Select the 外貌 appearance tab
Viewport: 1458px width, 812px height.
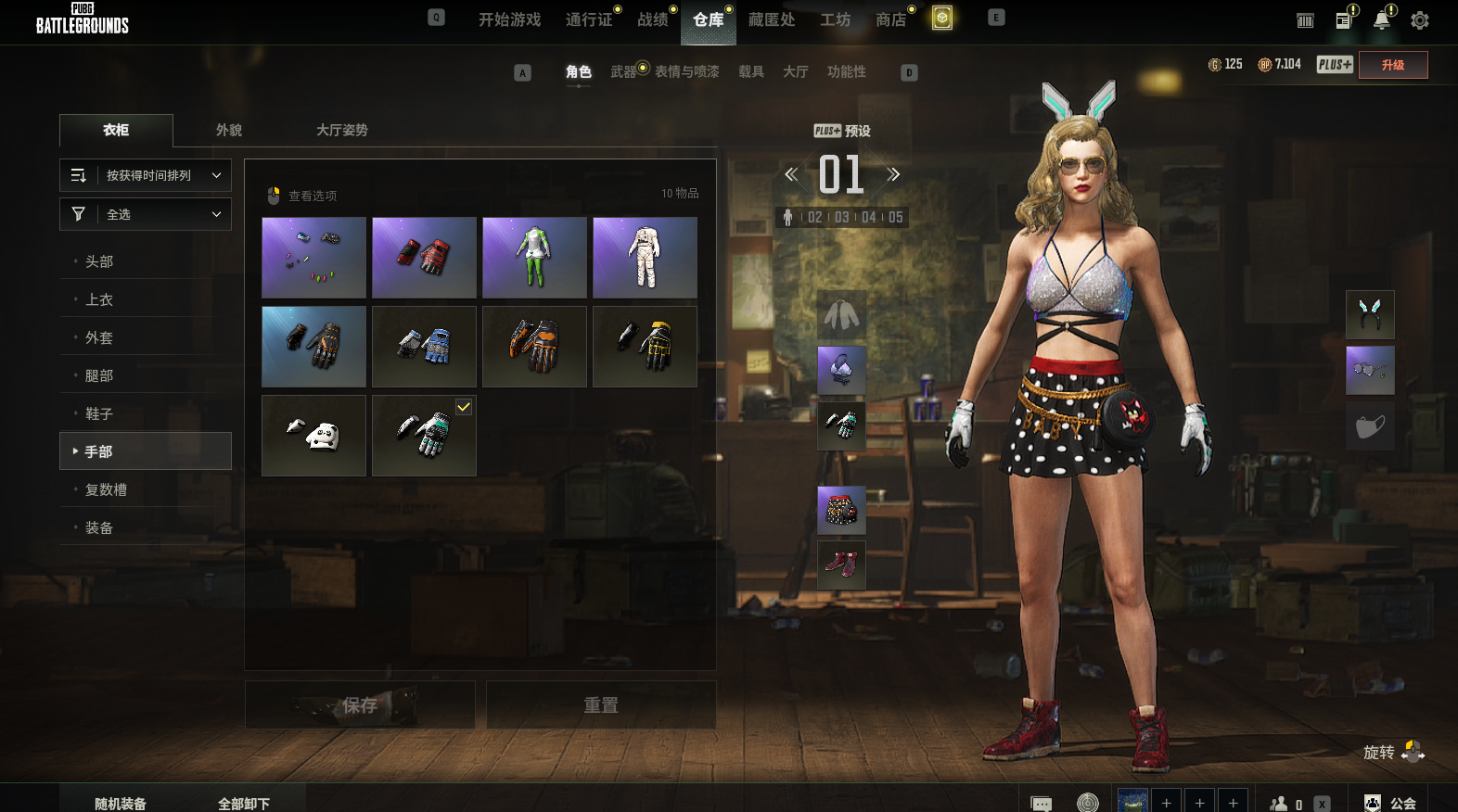pyautogui.click(x=229, y=130)
